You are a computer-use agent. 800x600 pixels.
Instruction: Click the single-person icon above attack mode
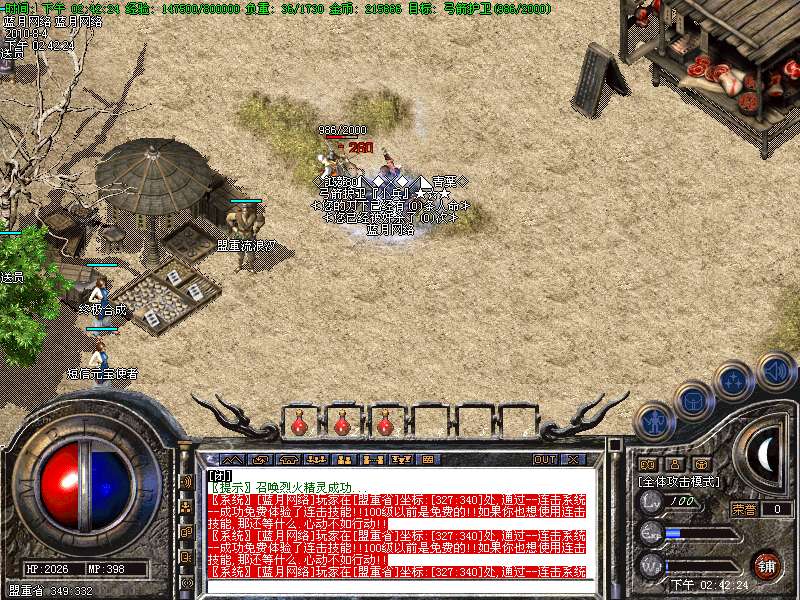point(674,464)
